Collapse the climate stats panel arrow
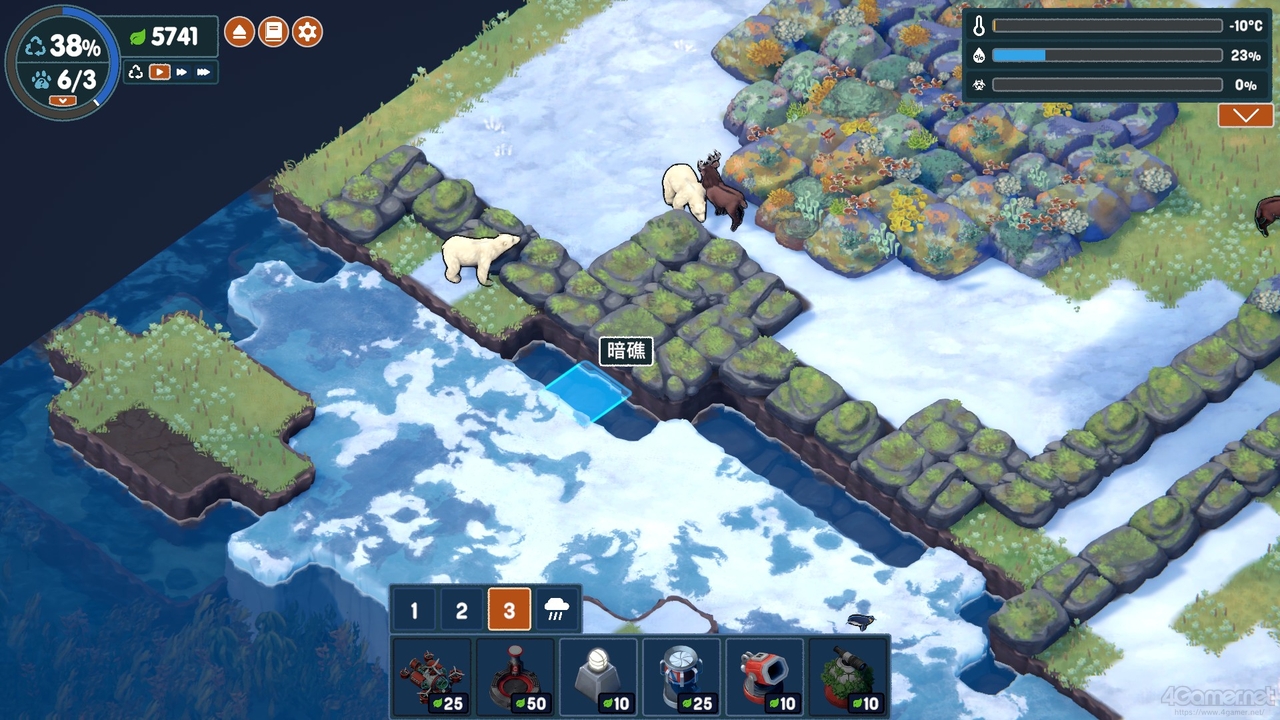The image size is (1280, 720). pos(1245,116)
